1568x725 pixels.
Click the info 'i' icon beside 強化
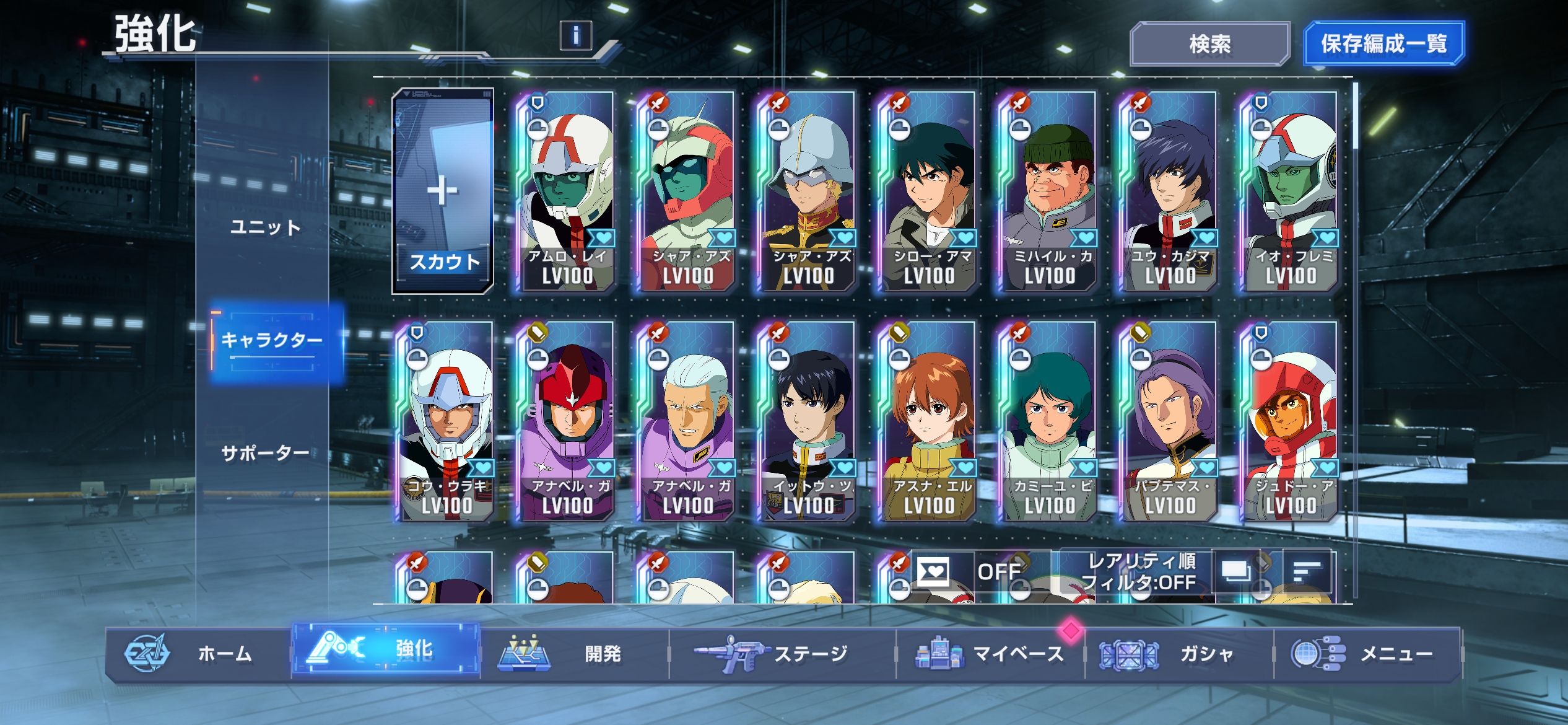(x=575, y=35)
